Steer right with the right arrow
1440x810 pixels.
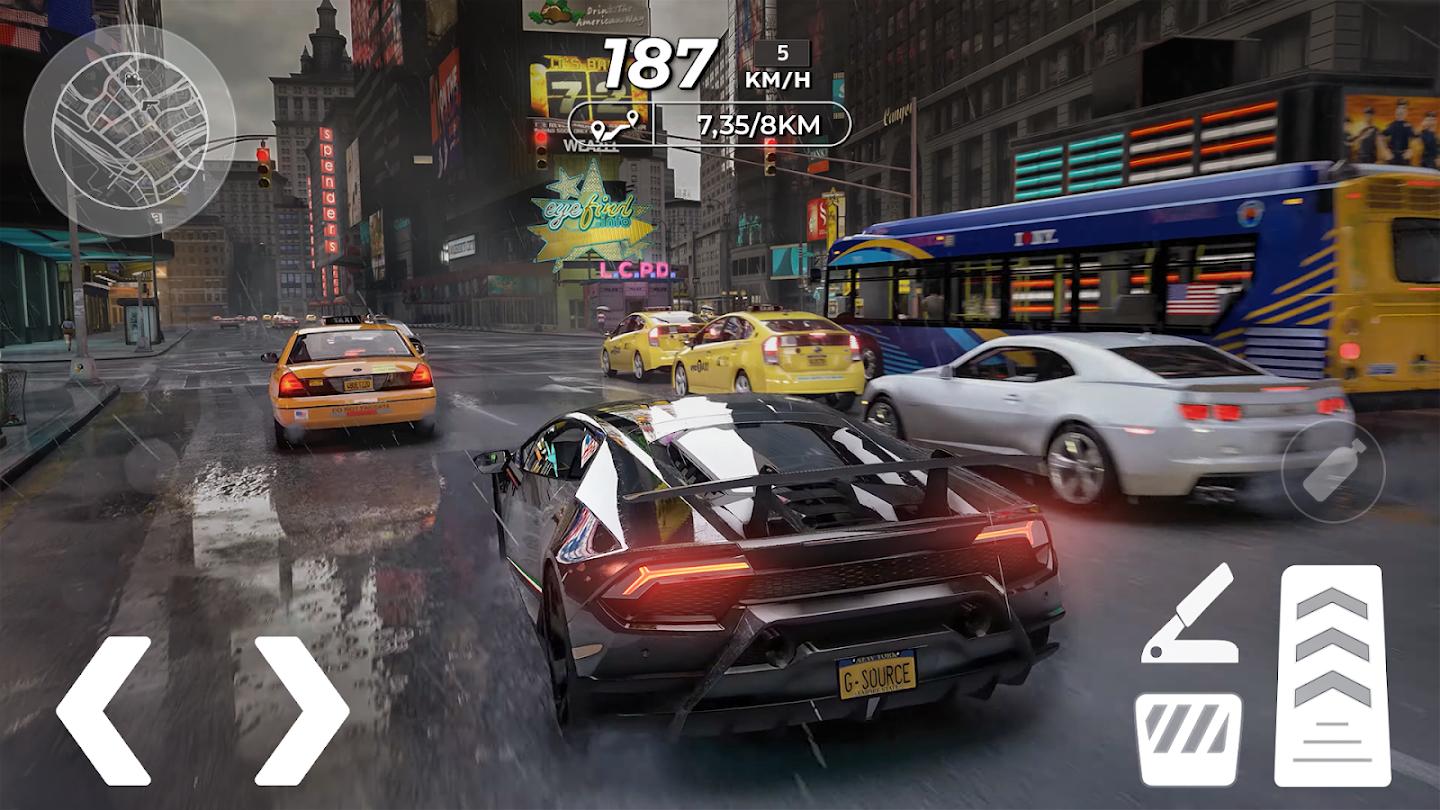click(x=302, y=710)
